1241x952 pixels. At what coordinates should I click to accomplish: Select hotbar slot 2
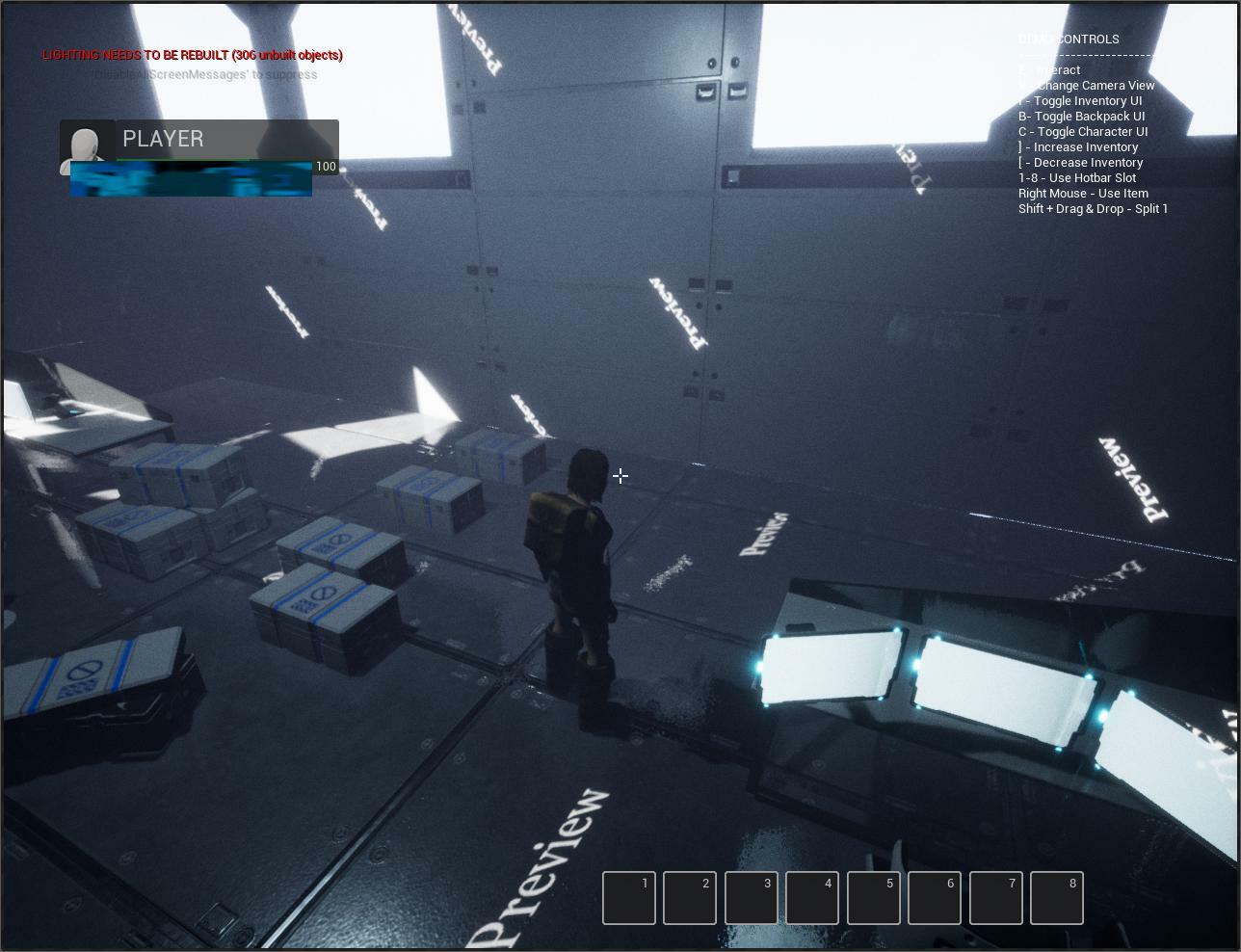690,897
